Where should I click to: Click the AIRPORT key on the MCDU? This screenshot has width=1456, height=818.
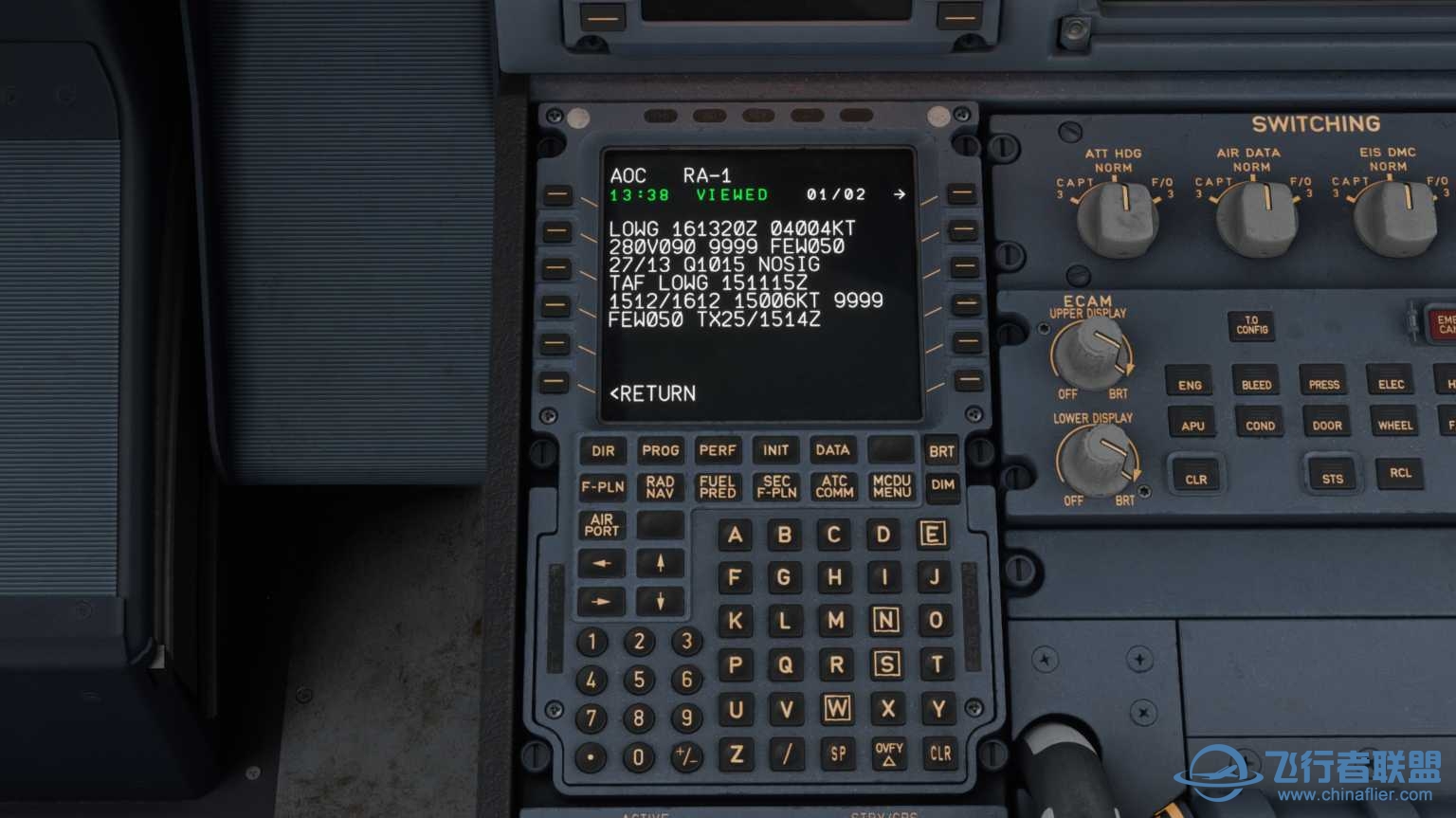coord(602,525)
